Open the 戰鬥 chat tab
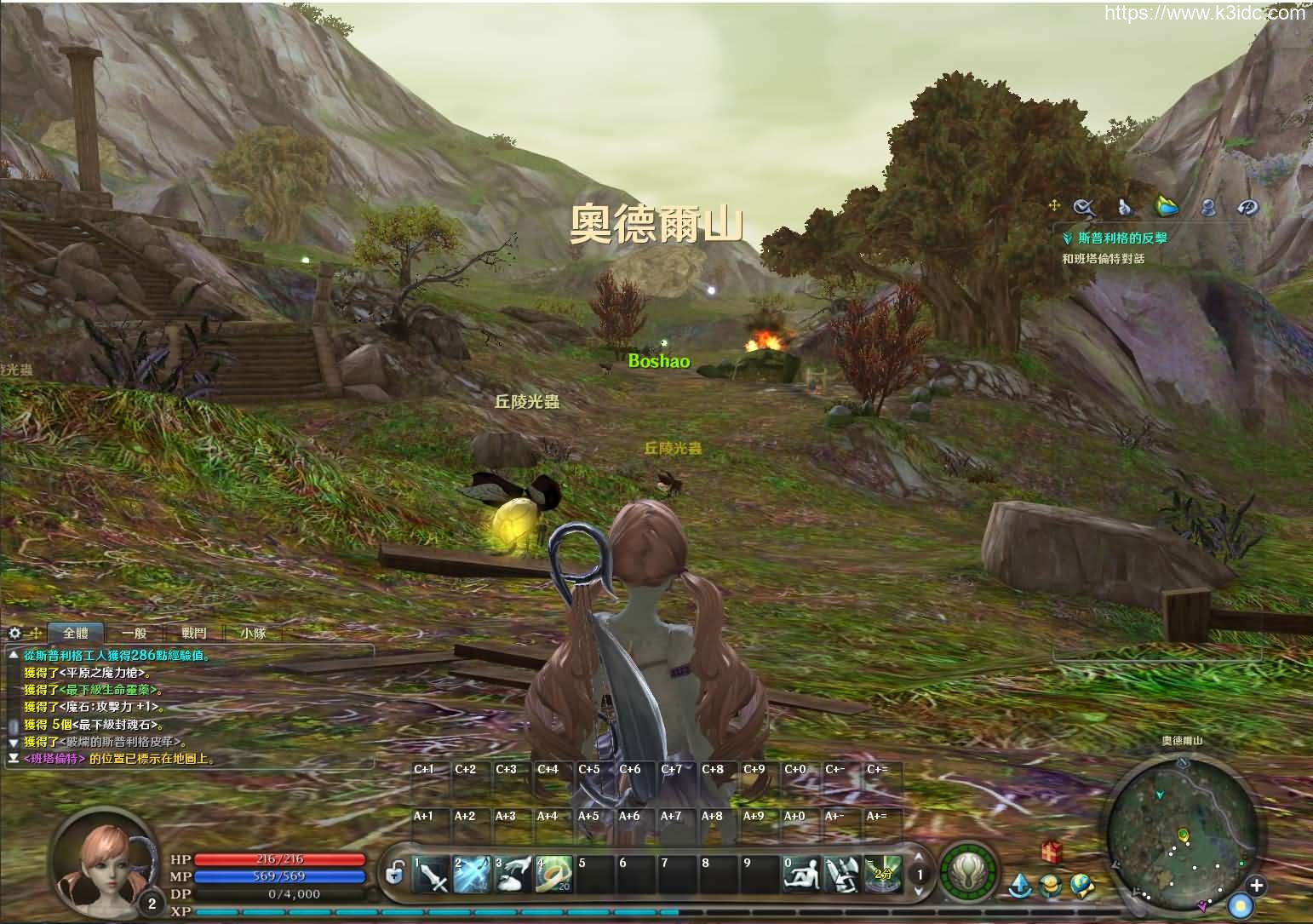Screen dimensions: 1313x924 pyautogui.click(x=194, y=633)
